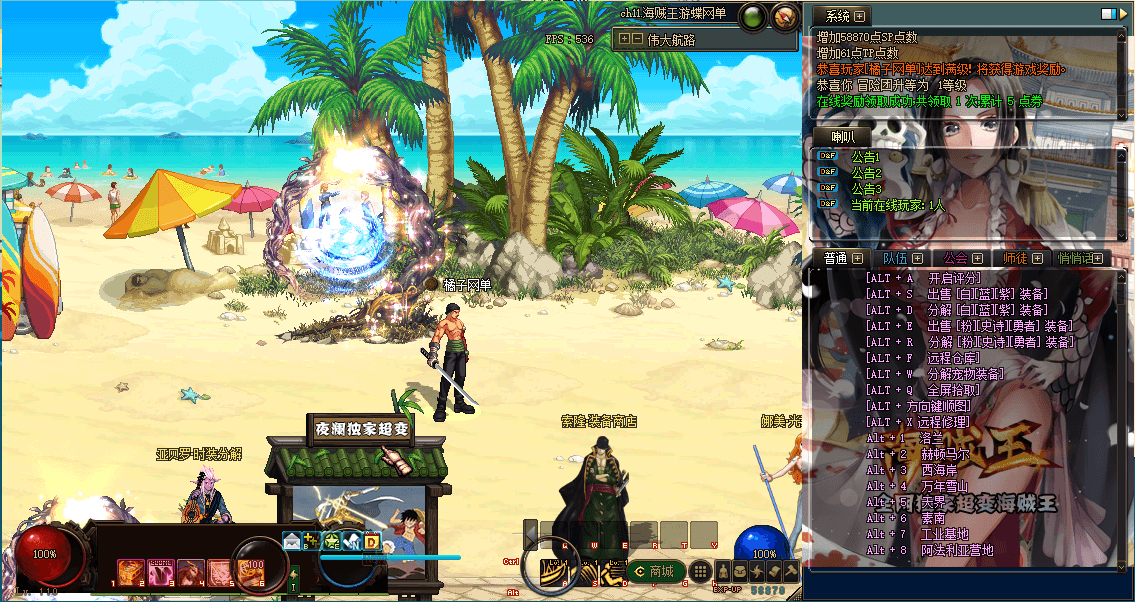The width and height of the screenshot is (1135, 602).
Task: Collapse the 伟大航路 minimap with minus
Action: pos(637,40)
